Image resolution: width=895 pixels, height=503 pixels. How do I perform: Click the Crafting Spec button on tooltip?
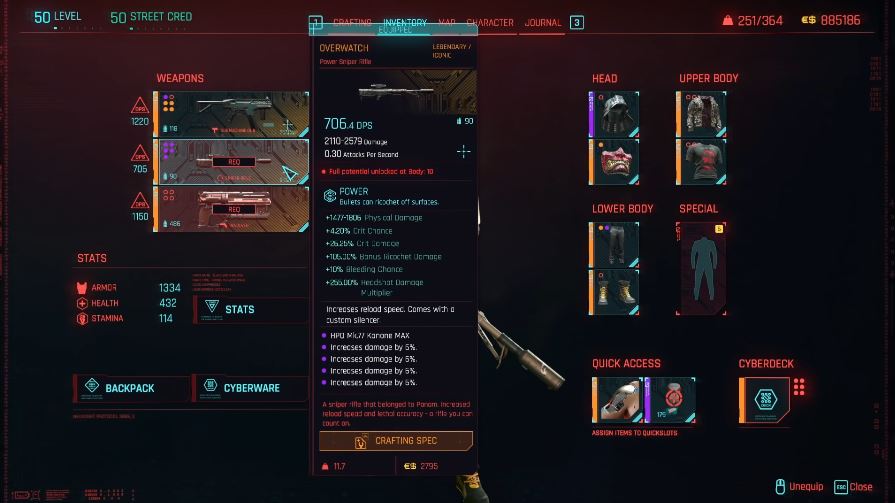[396, 441]
